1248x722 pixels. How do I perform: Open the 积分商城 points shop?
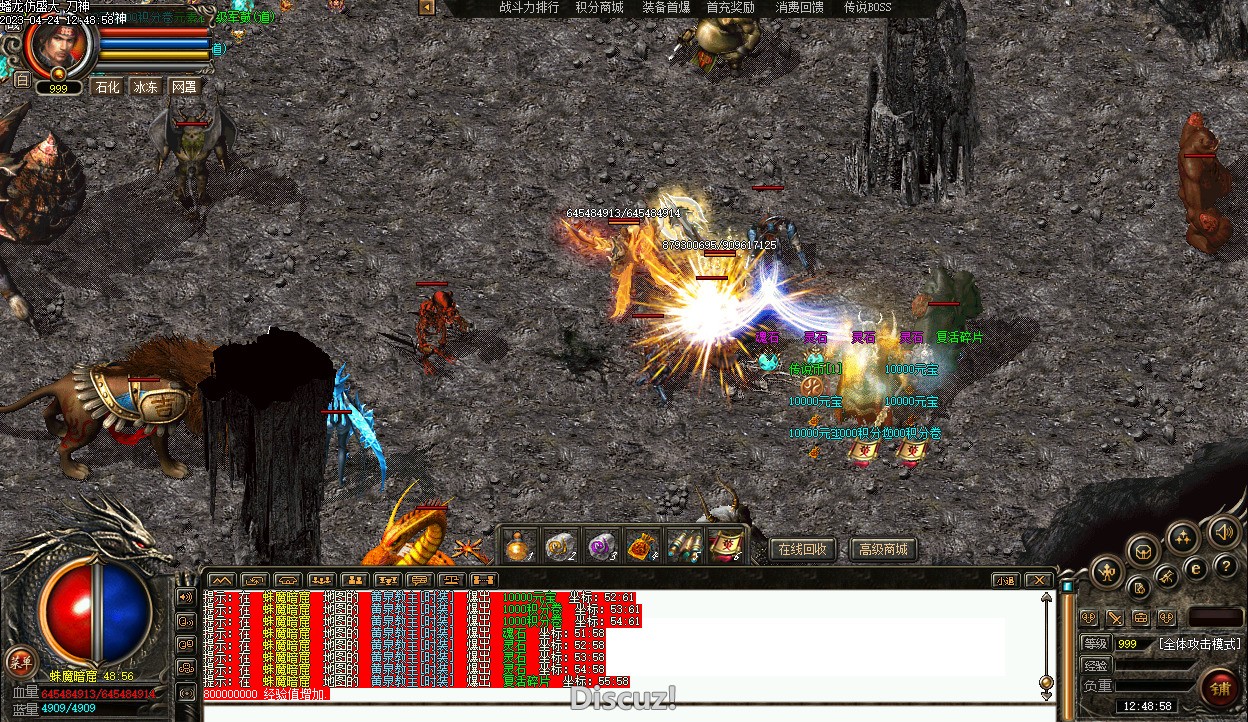click(x=599, y=8)
